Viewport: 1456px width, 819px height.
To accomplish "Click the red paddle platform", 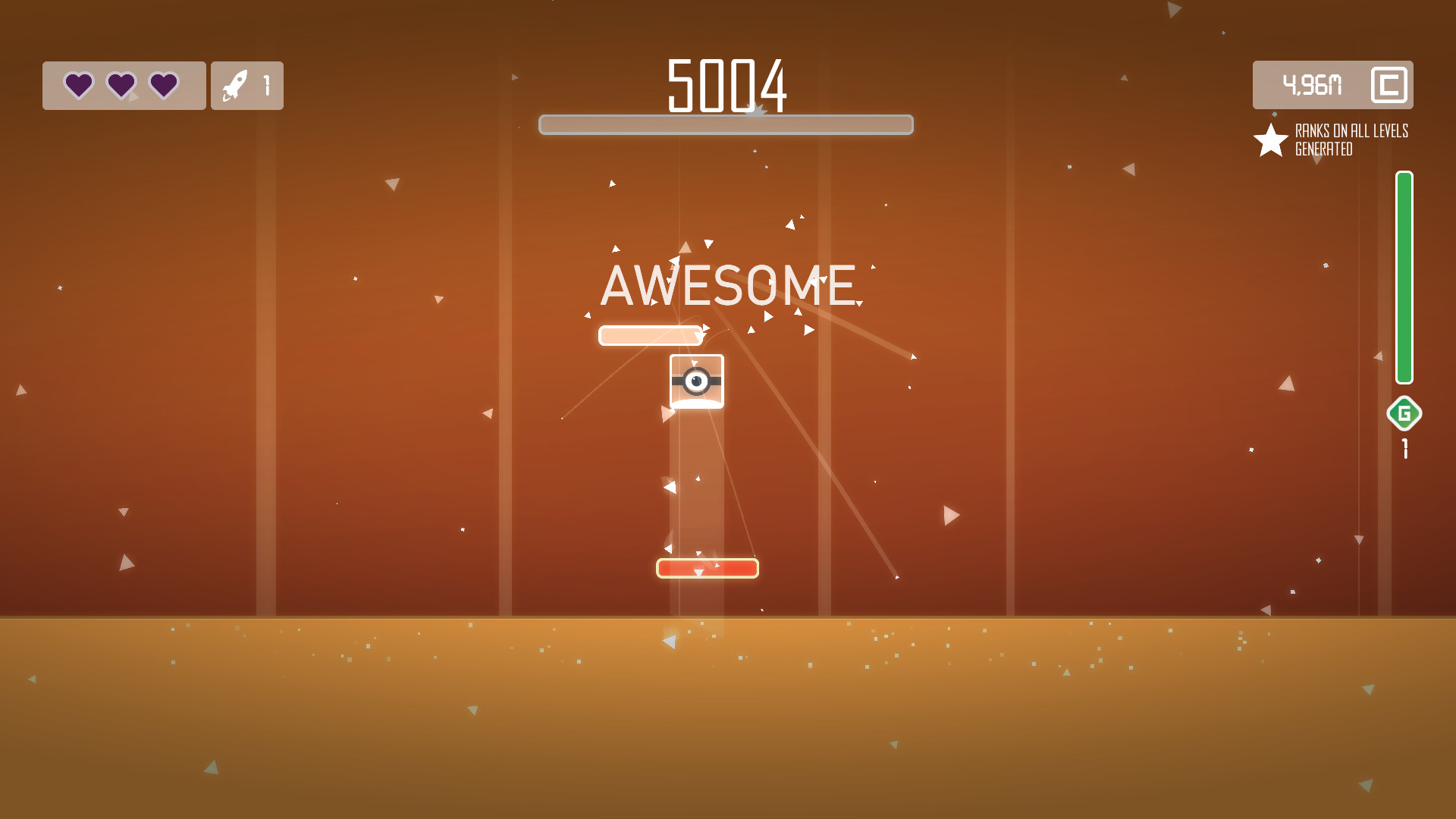I will coord(707,566).
